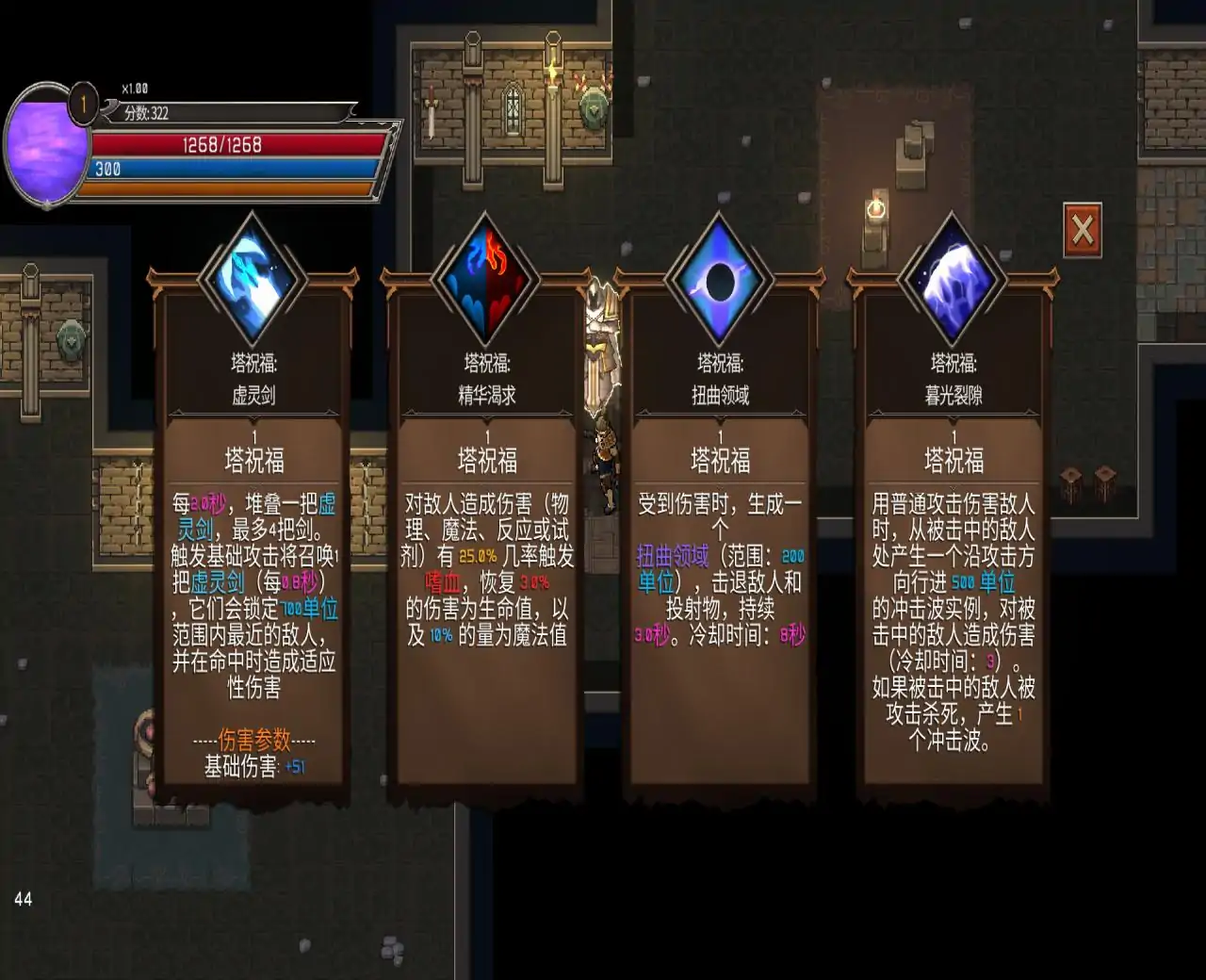Select the 精华渴求 blessing card
Viewport: 1206px width, 980px height.
click(487, 528)
